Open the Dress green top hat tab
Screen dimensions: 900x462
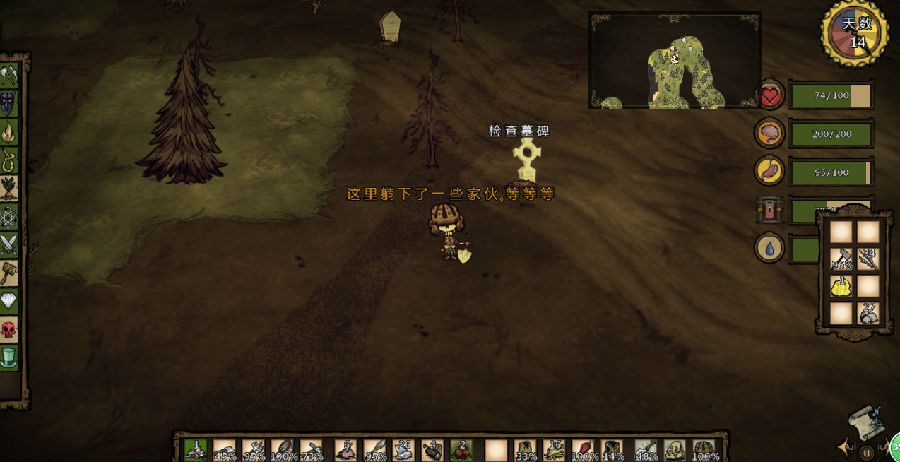[x=9, y=356]
